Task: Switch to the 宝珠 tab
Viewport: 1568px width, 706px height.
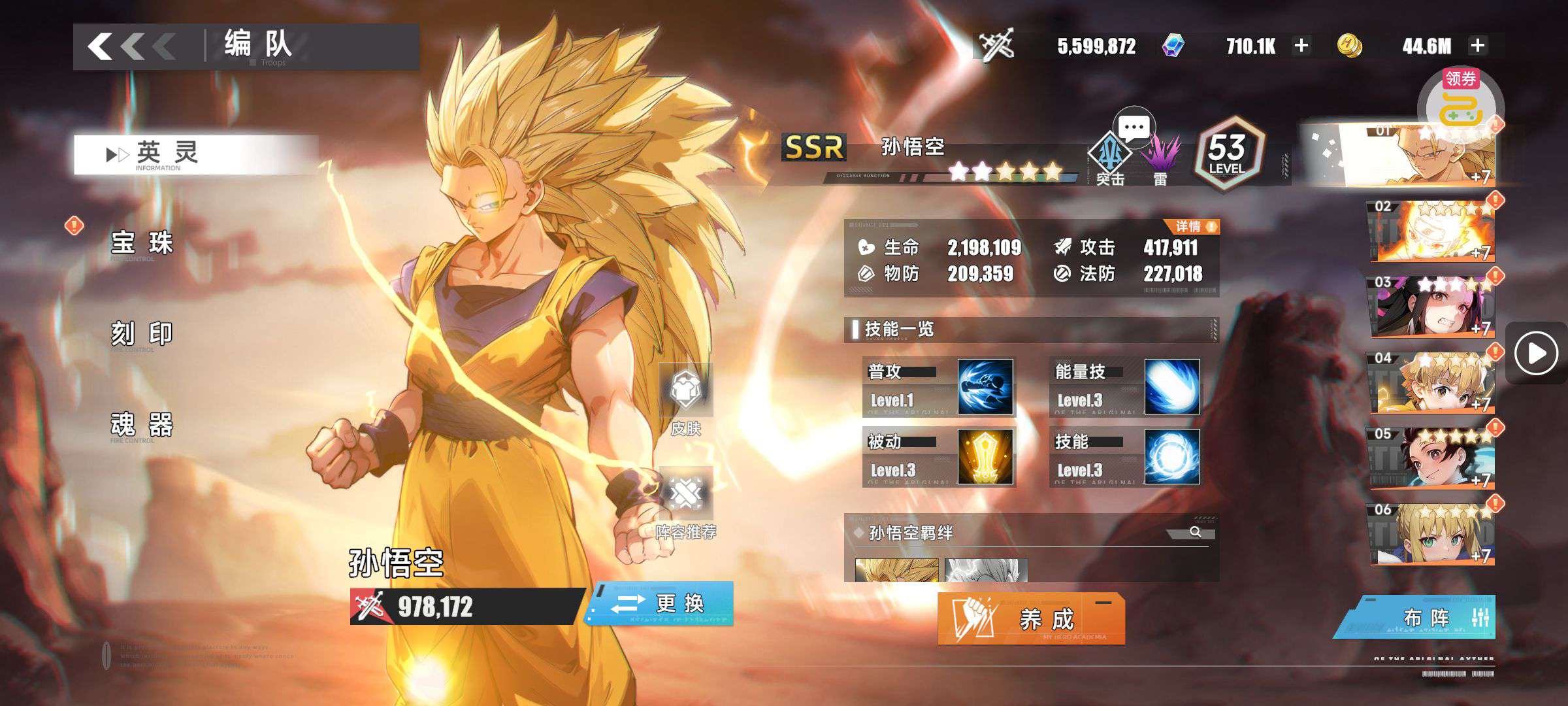Action: (142, 243)
